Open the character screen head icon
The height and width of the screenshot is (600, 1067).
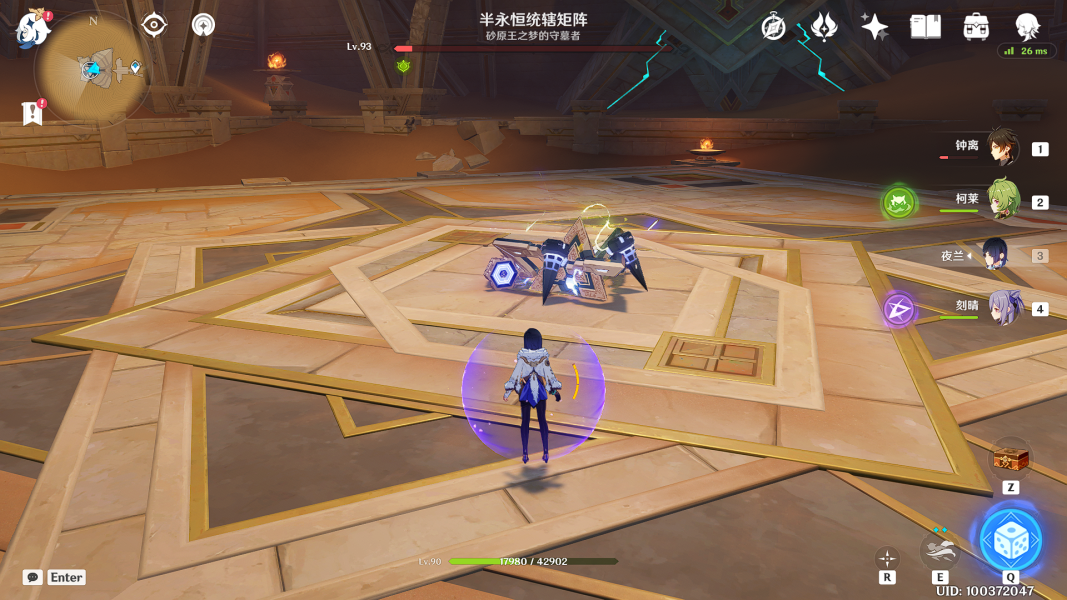(x=1027, y=26)
